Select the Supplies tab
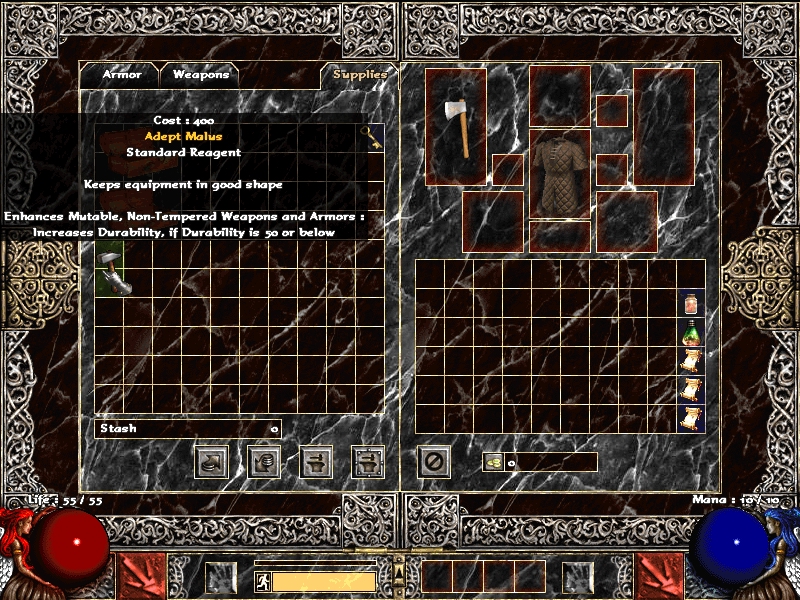This screenshot has height=600, width=800. coord(358,75)
